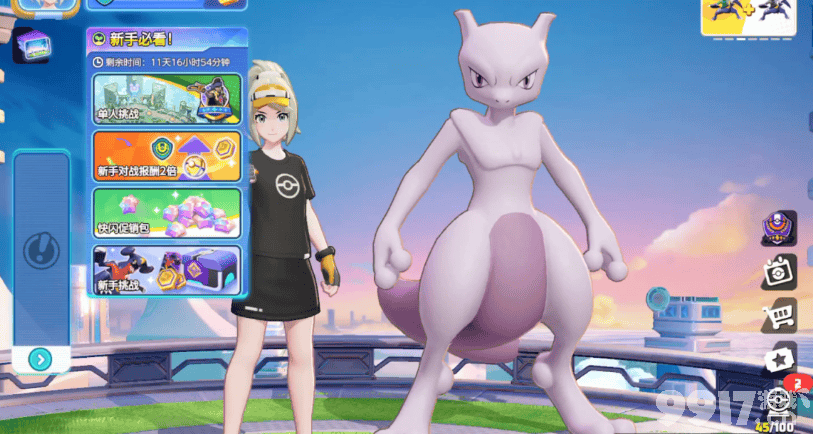Screen dimensions: 813x434
Task: Open the star ticket icon
Action: pyautogui.click(x=778, y=359)
